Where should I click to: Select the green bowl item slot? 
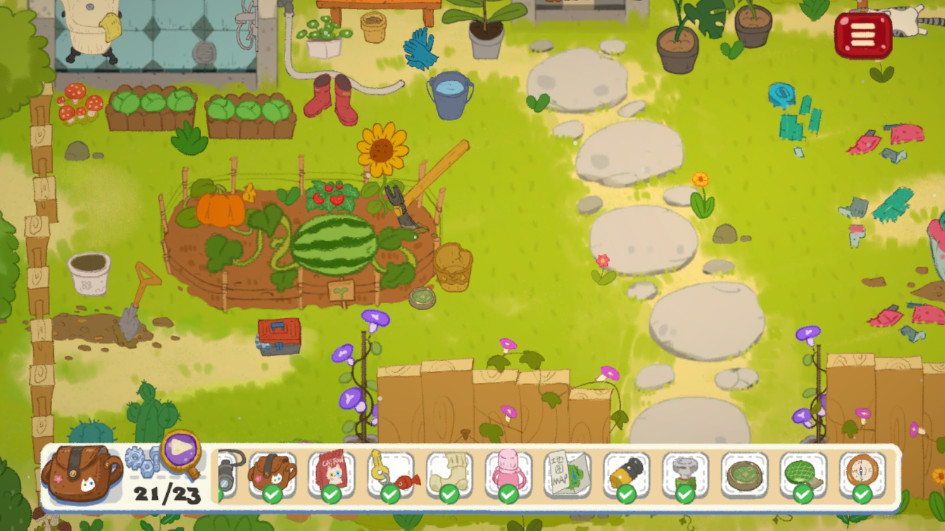tap(744, 473)
